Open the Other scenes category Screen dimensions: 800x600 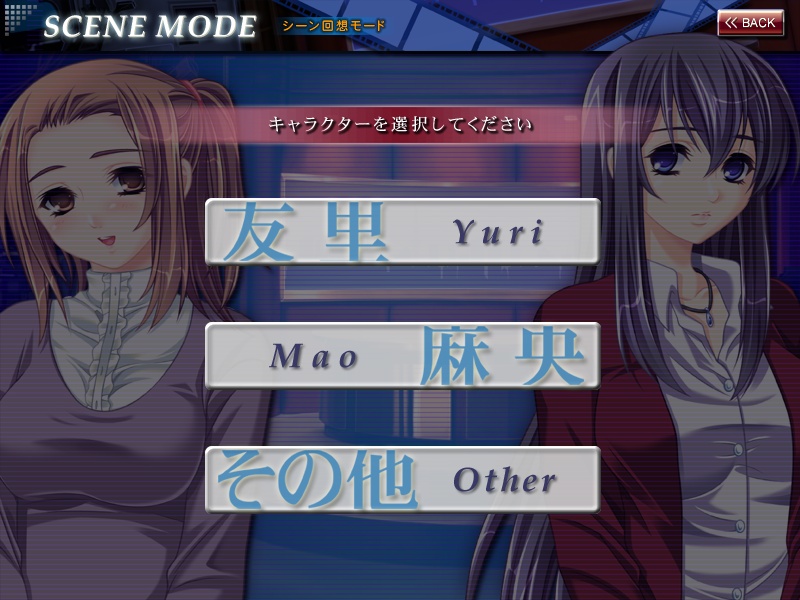pos(402,480)
